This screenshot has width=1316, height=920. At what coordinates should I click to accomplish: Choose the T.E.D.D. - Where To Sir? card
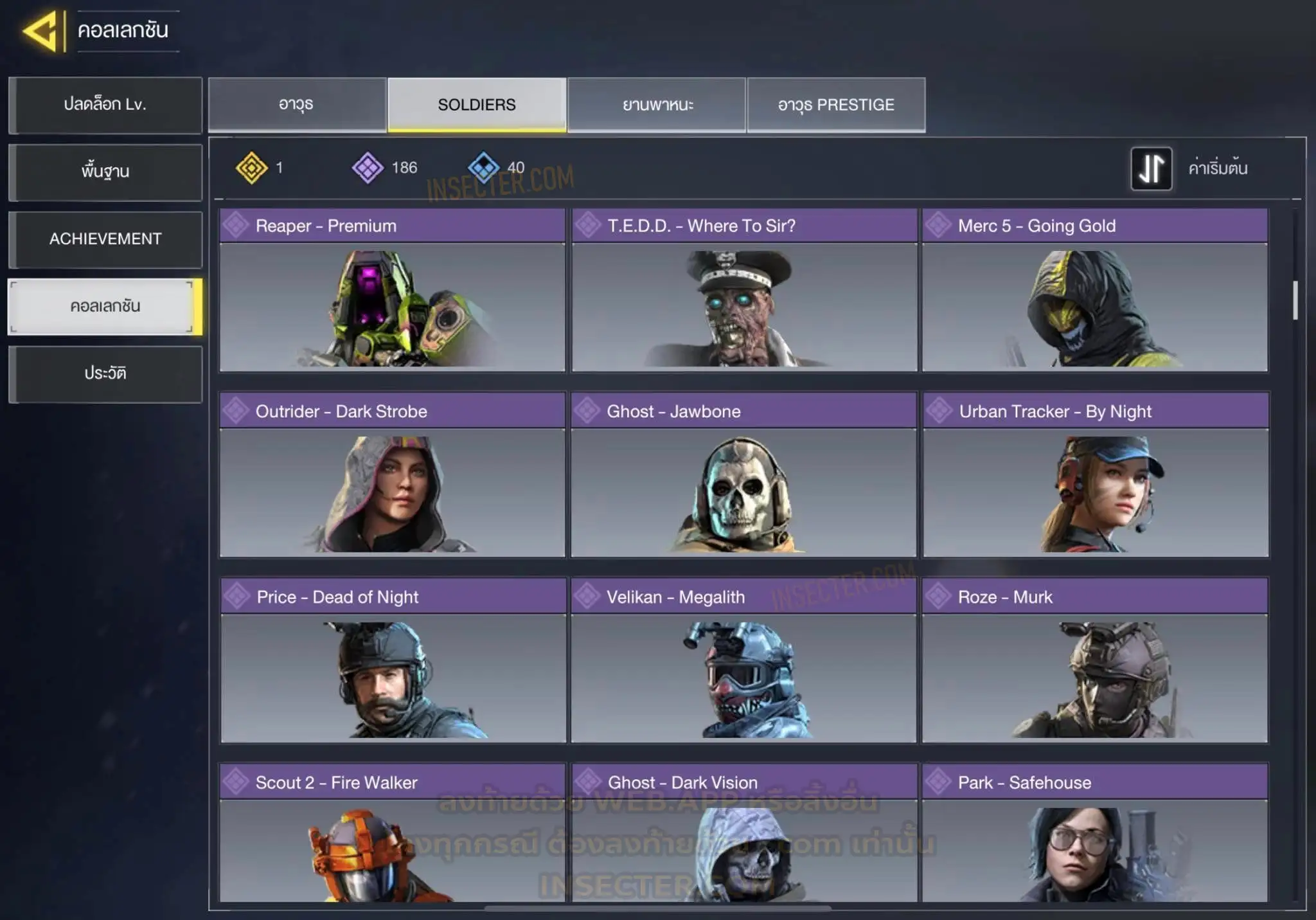[744, 291]
